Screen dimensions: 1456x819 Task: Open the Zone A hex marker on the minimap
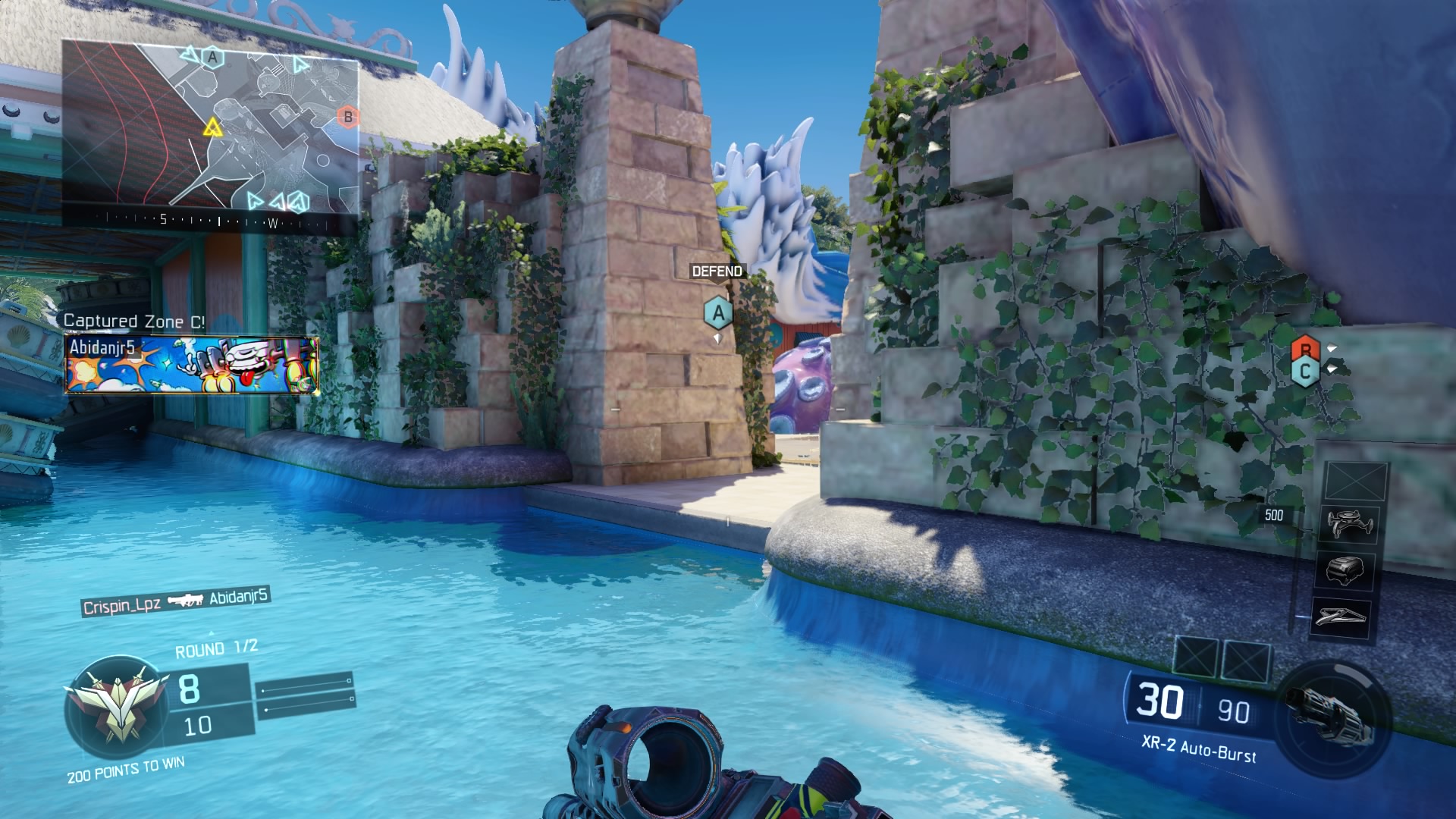tap(211, 56)
